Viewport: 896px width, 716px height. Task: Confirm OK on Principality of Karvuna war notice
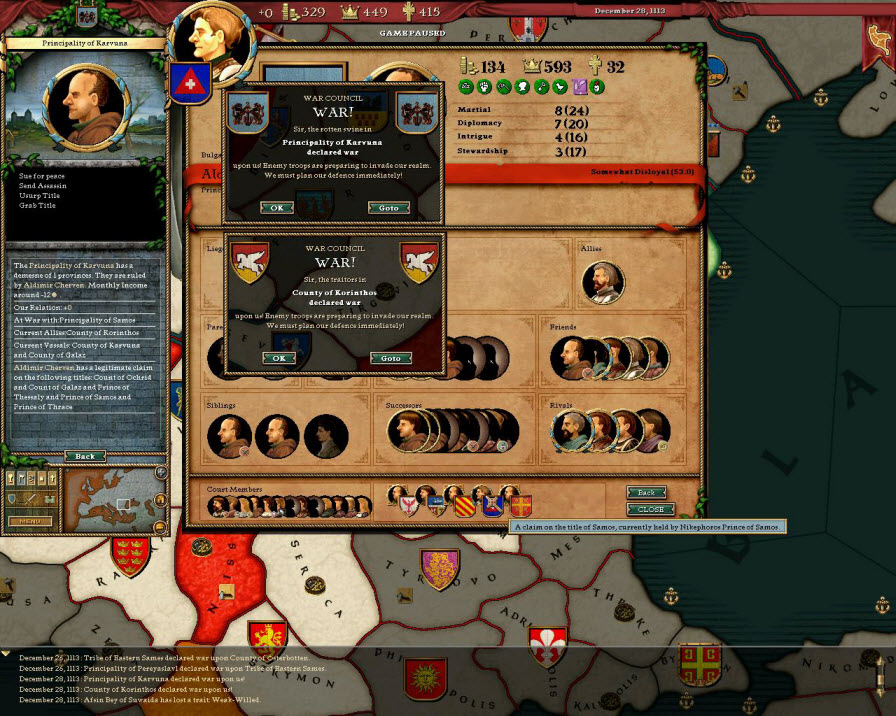(276, 208)
